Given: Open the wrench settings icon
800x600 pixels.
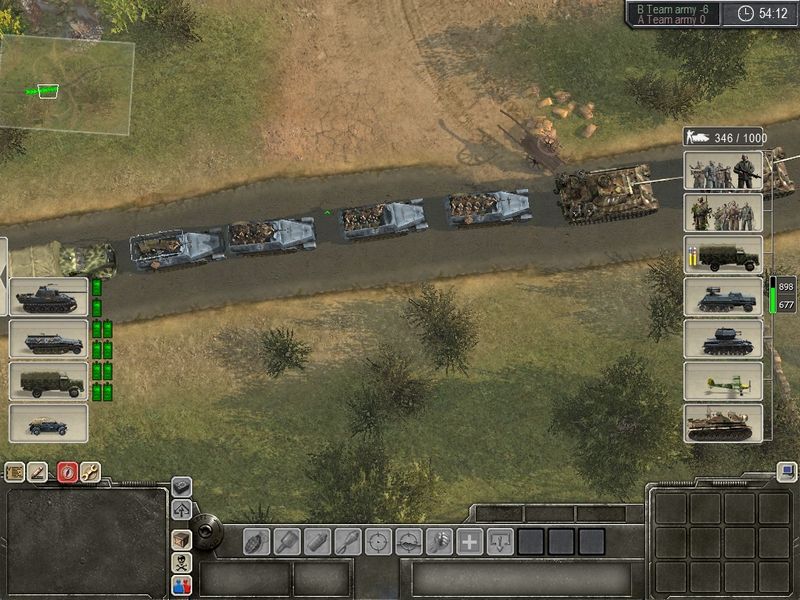Looking at the screenshot, I should coord(90,471).
